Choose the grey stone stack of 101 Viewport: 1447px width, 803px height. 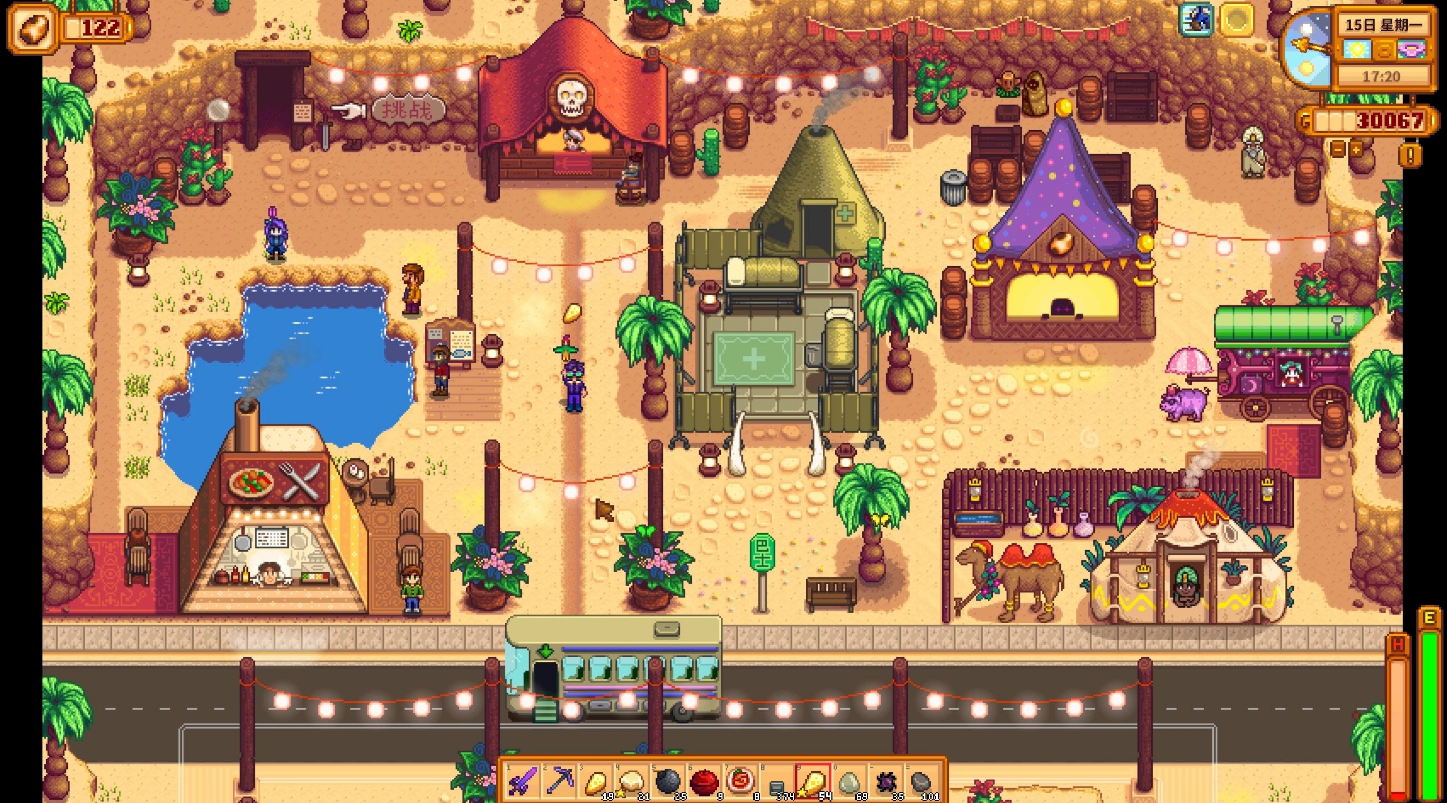click(920, 780)
